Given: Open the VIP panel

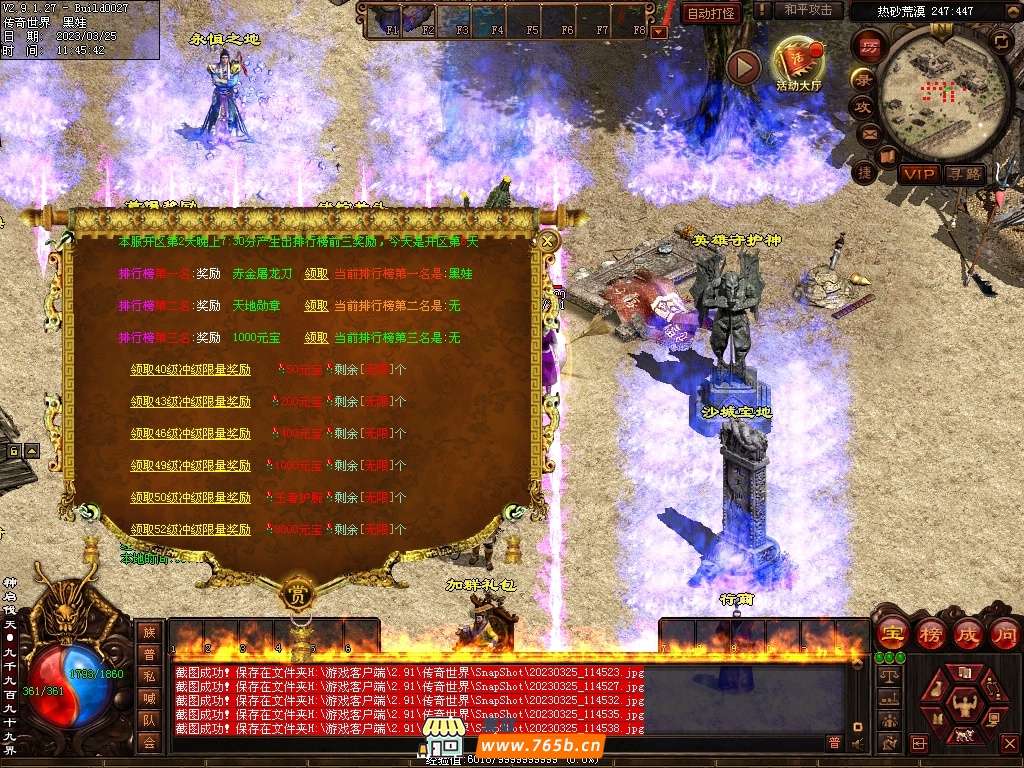Looking at the screenshot, I should tap(918, 174).
